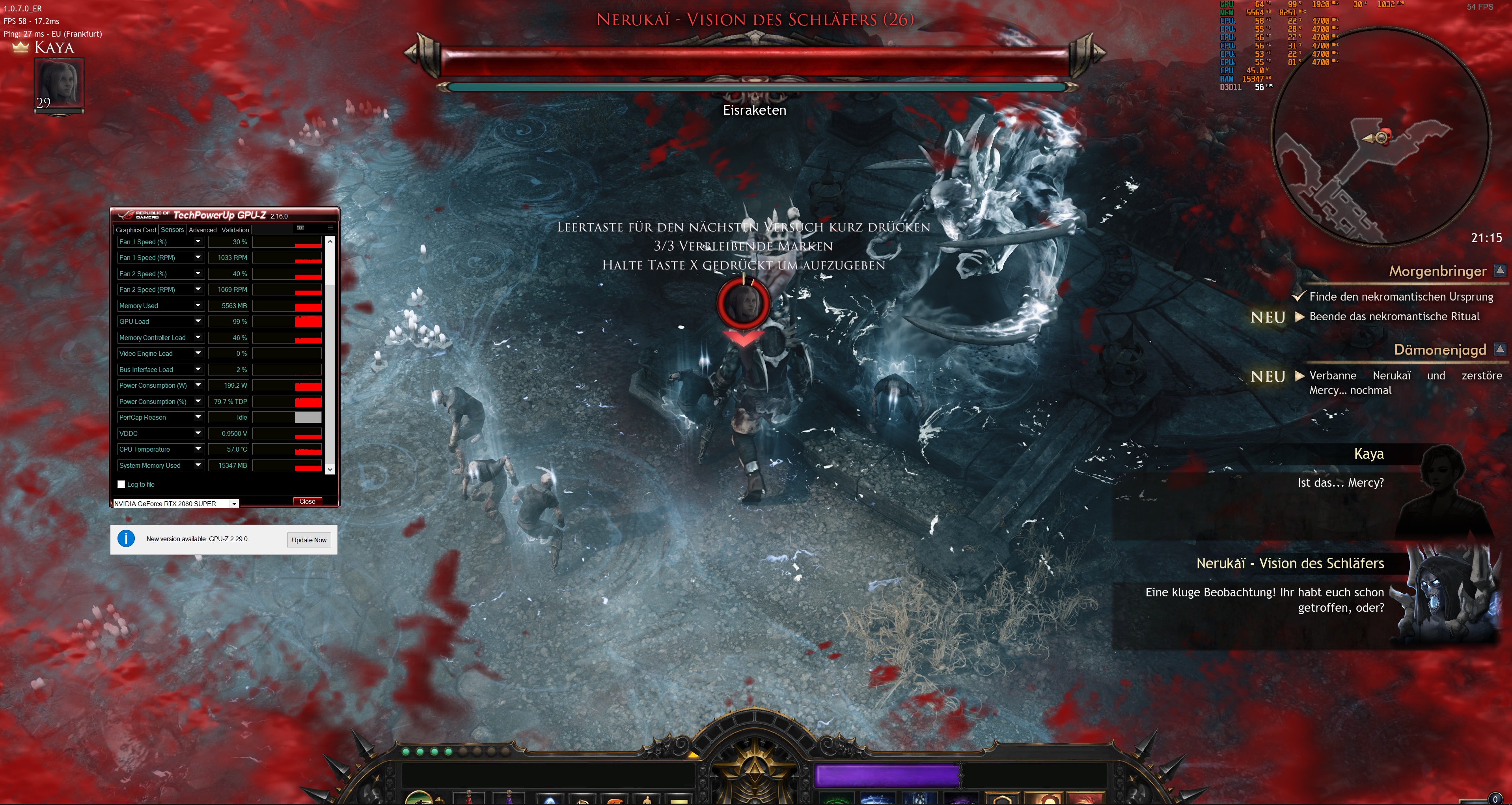Viewport: 1512px width, 805px height.
Task: Open the GPU-Z hamburger menu icon
Action: pos(330,228)
